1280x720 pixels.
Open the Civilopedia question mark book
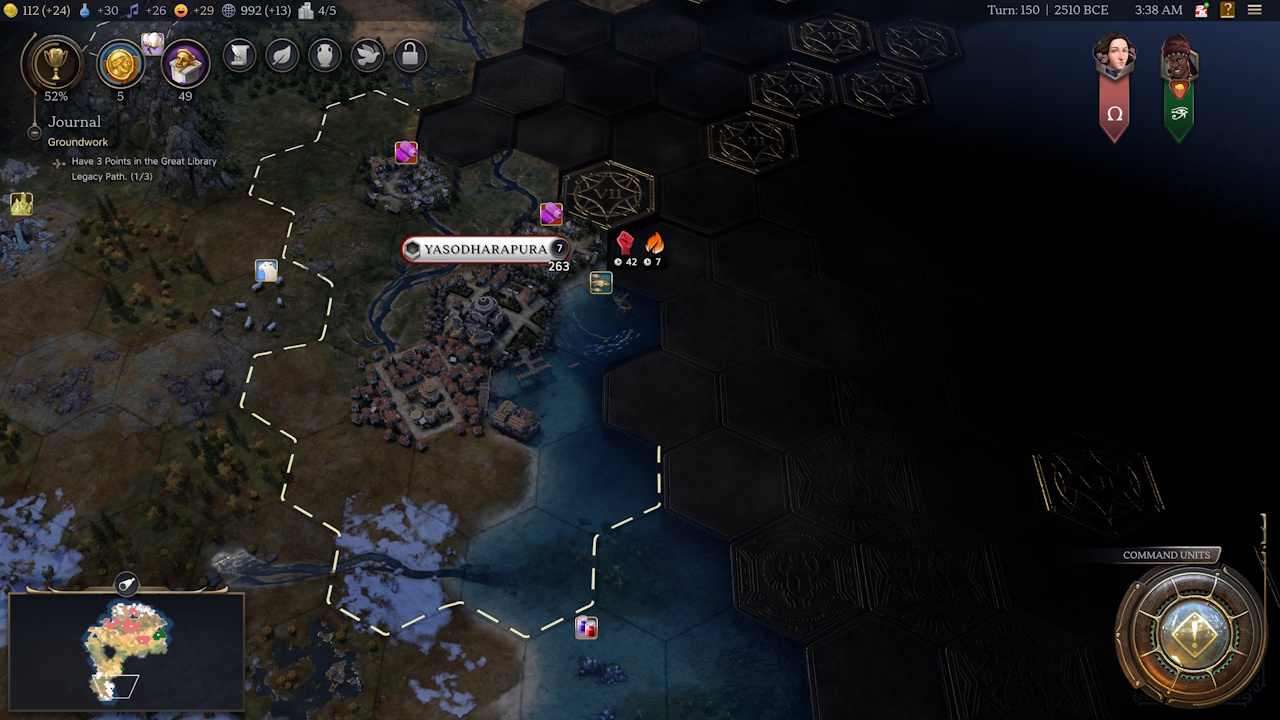[x=1227, y=10]
